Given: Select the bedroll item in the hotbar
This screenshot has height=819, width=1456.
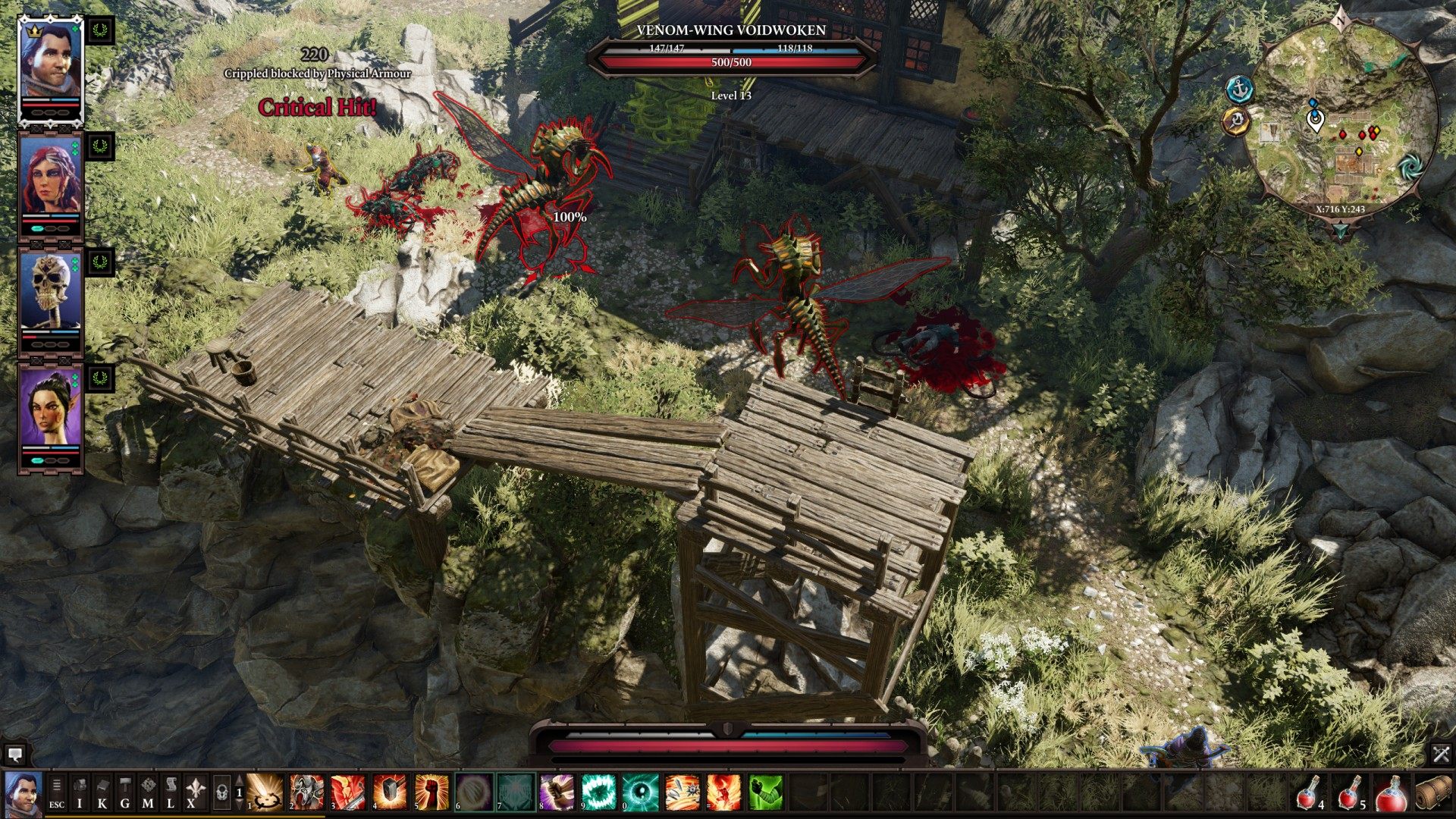Looking at the screenshot, I should (x=1433, y=792).
